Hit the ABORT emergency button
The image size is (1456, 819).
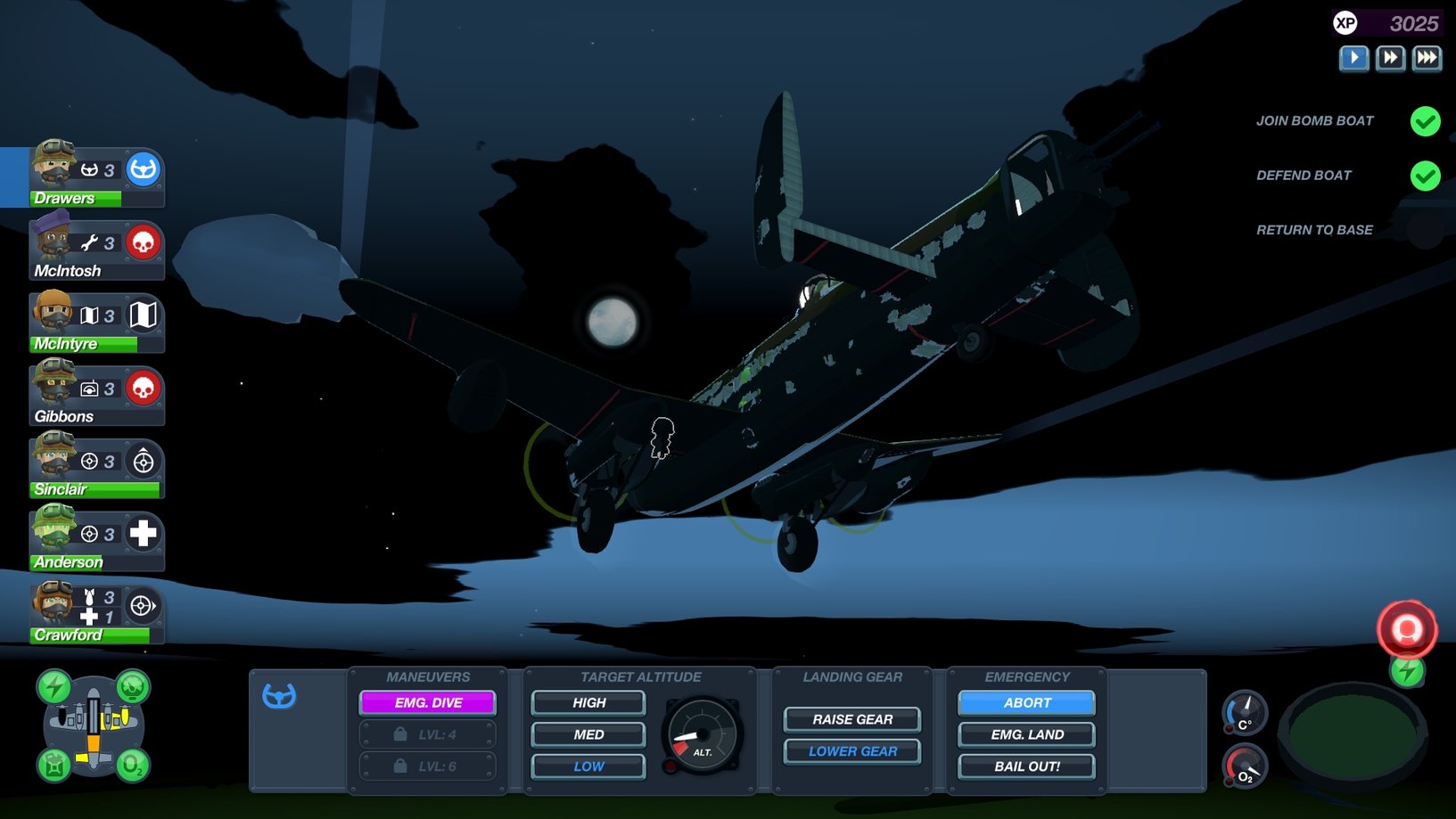pyautogui.click(x=1027, y=703)
